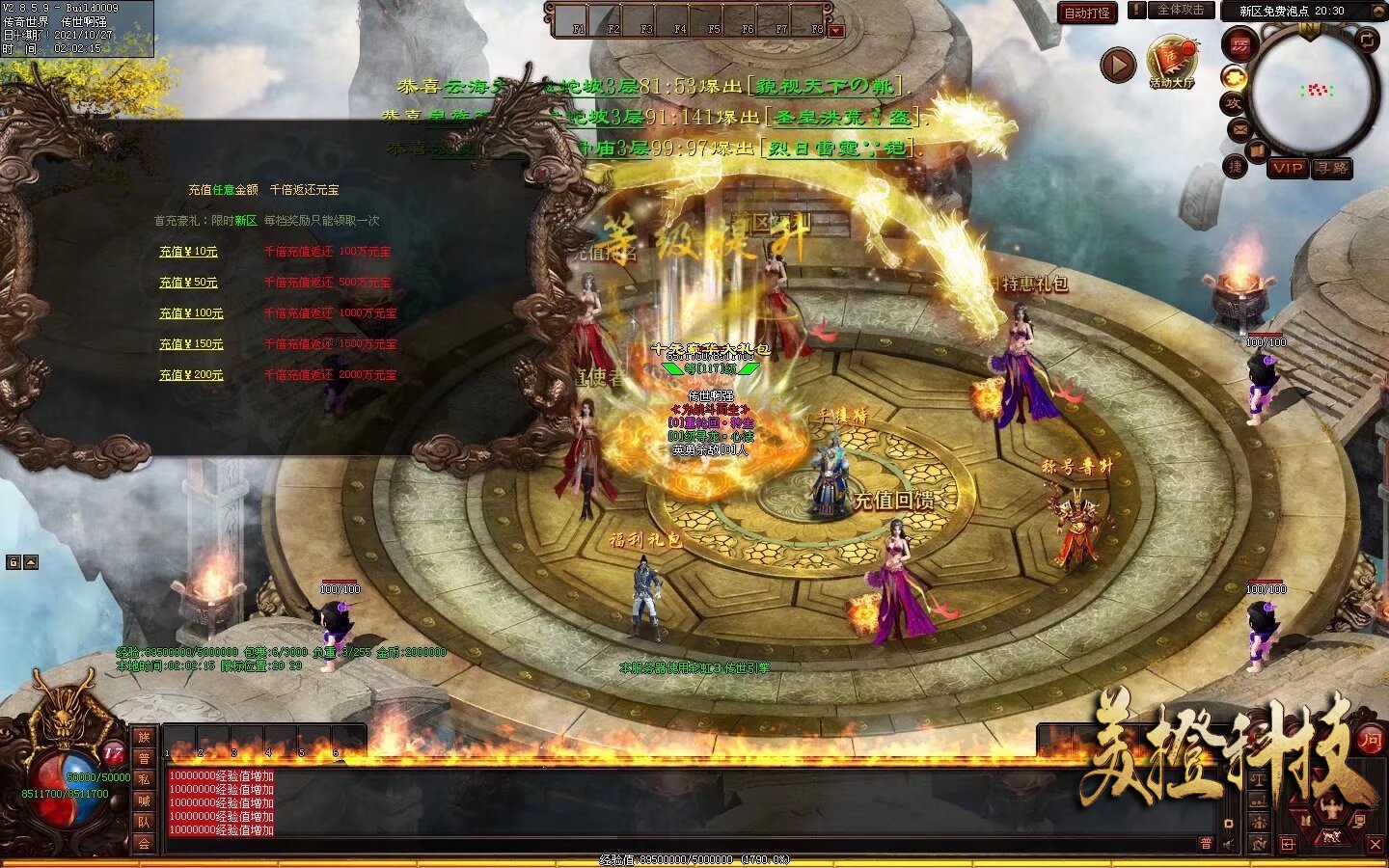Switch to the 私 private chat channel
The height and width of the screenshot is (868, 1389).
coord(144,779)
